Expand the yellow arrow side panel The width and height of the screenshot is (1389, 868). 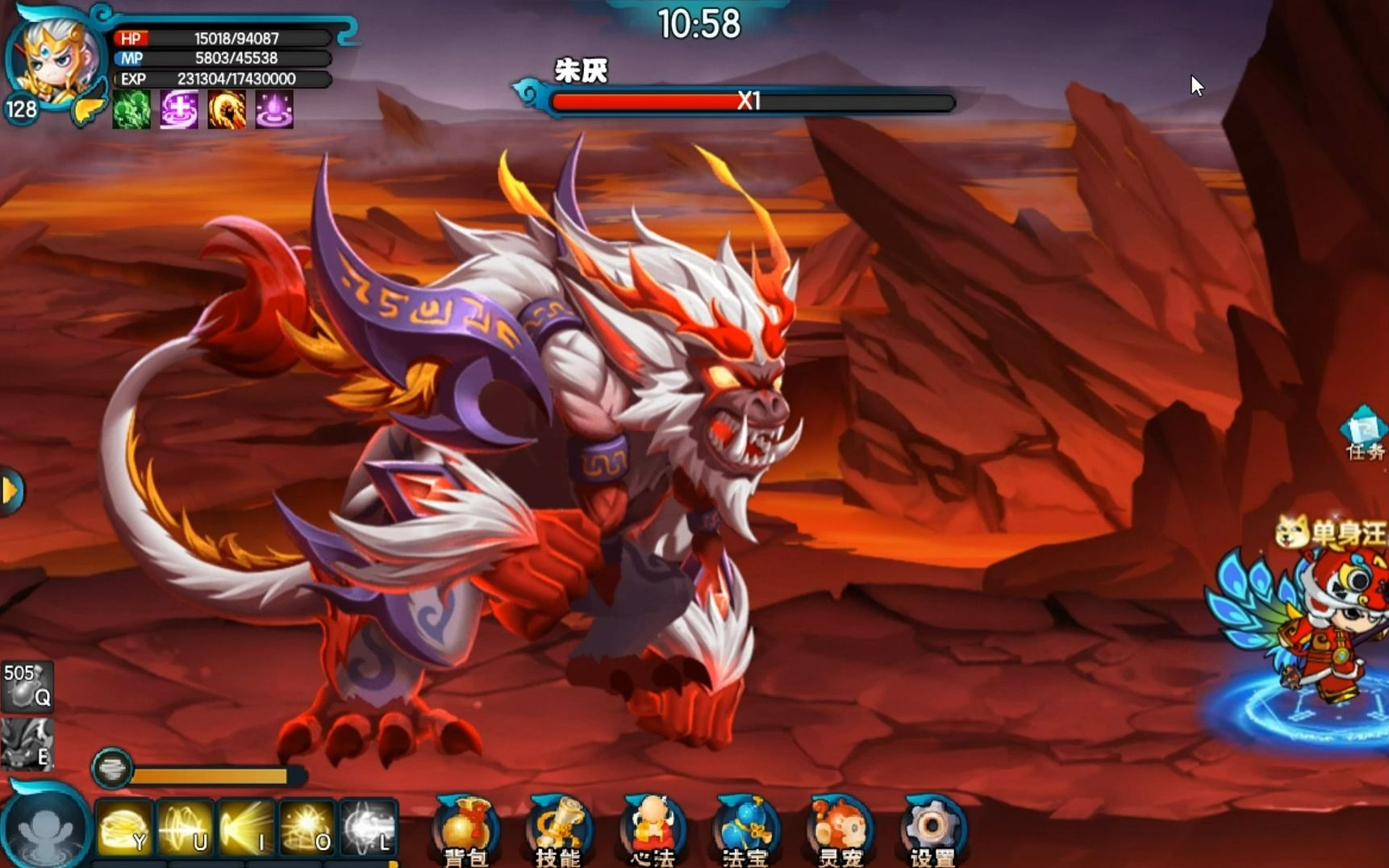11,490
